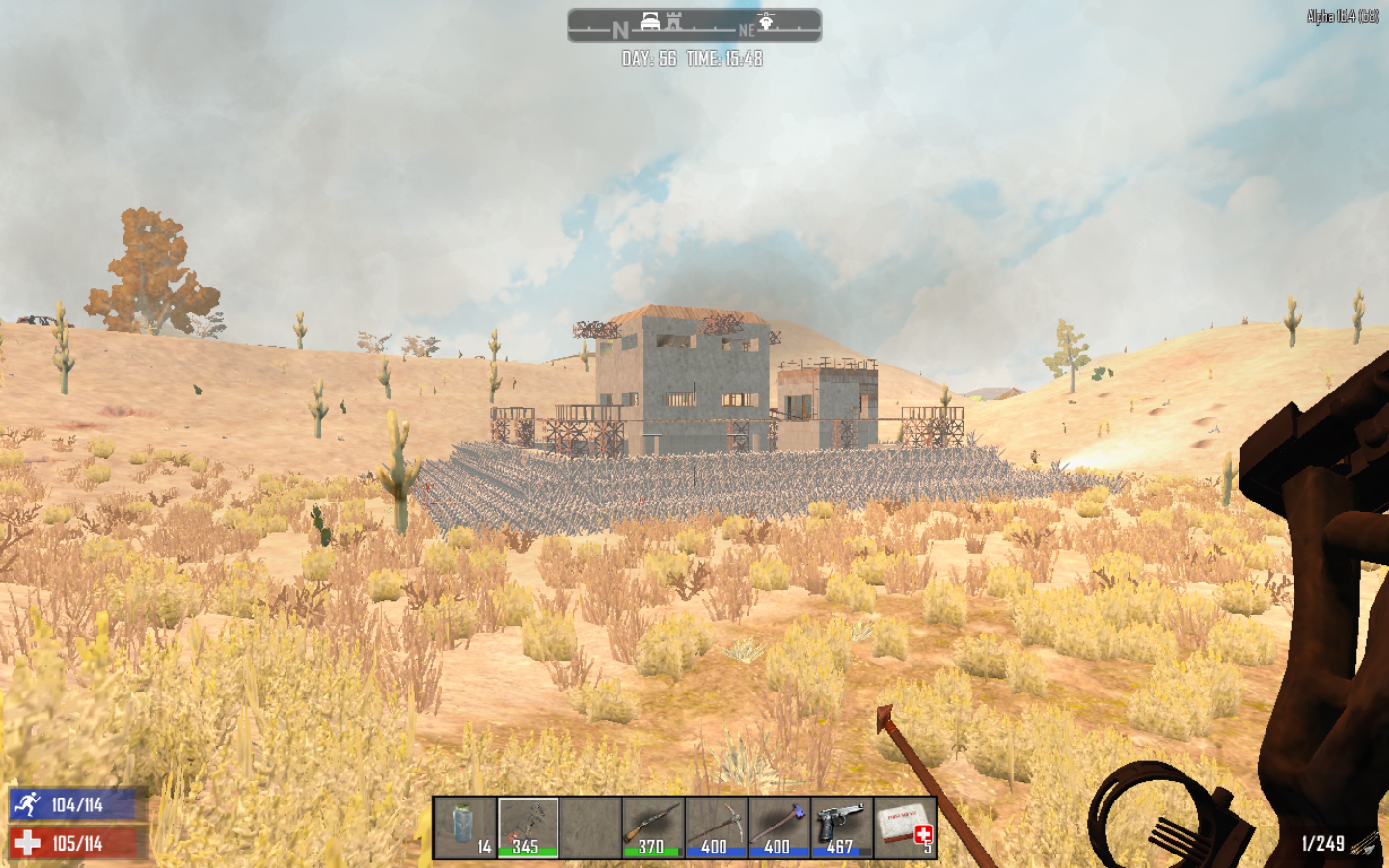
Task: Click the NE heading label on the compass
Action: click(x=747, y=31)
